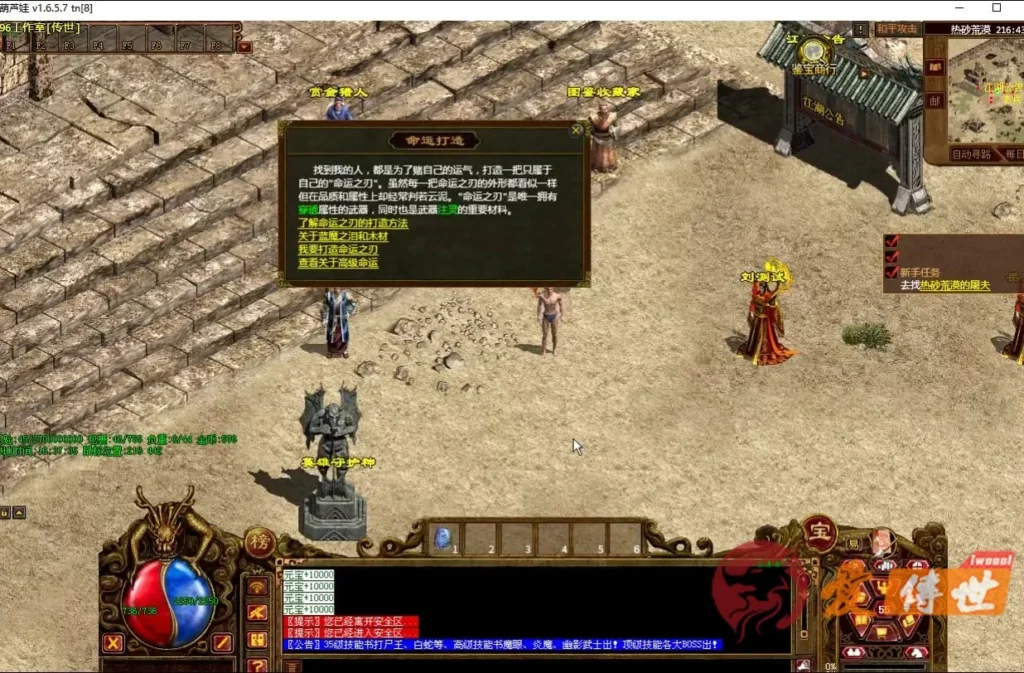This screenshot has height=673, width=1024.
Task: Toggle the 和平攻击 attack mode button
Action: (897, 29)
